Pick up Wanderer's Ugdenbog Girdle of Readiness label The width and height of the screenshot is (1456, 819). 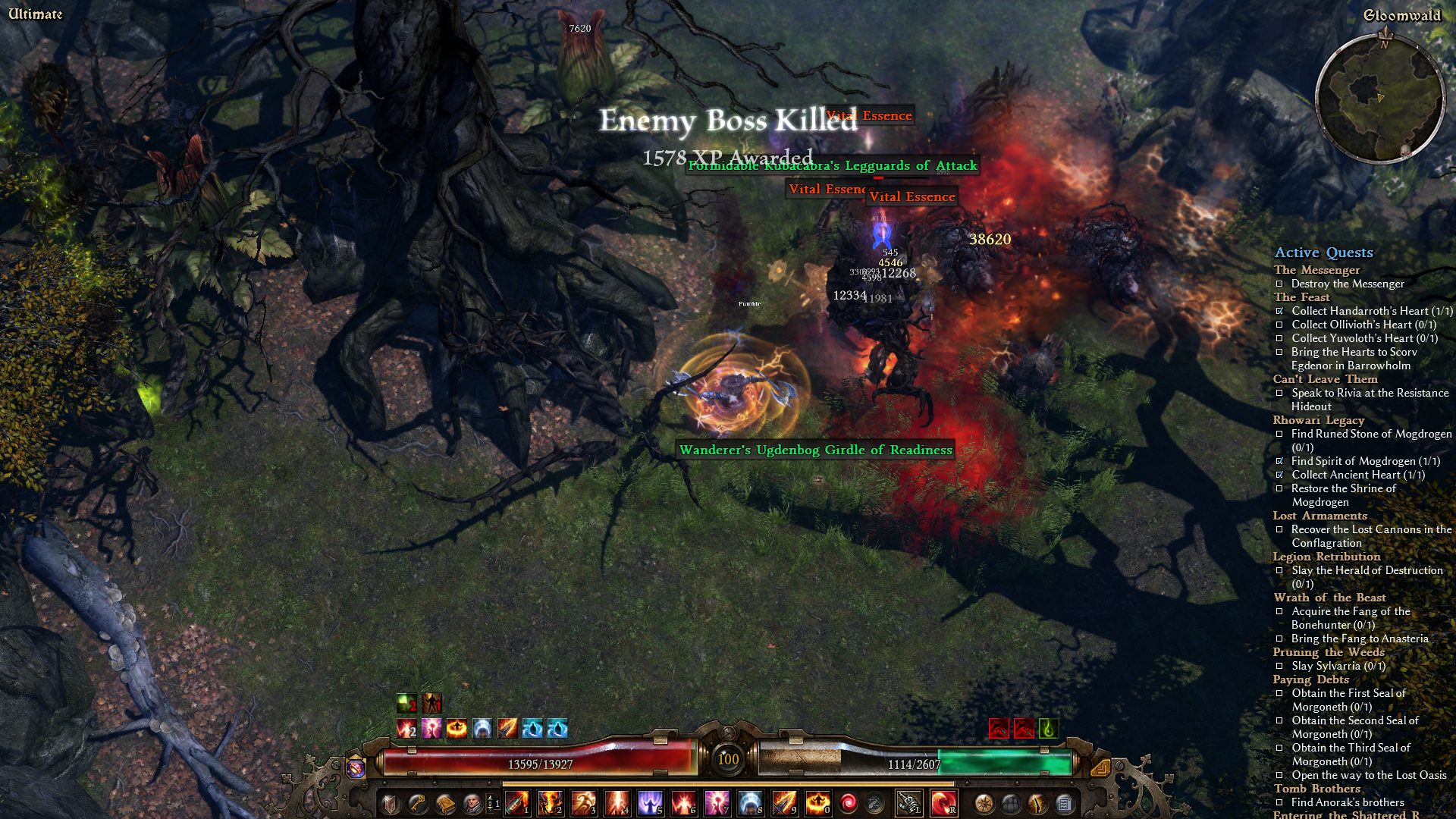click(x=815, y=450)
